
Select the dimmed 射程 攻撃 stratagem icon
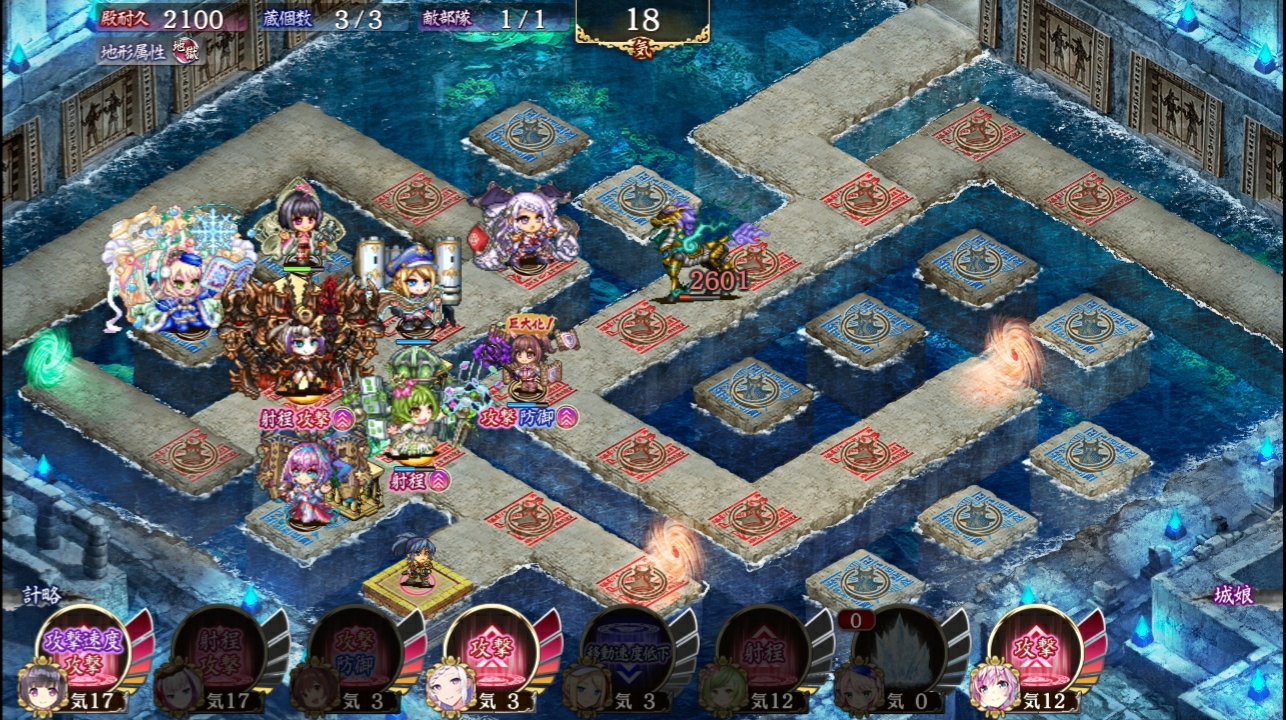(x=218, y=651)
